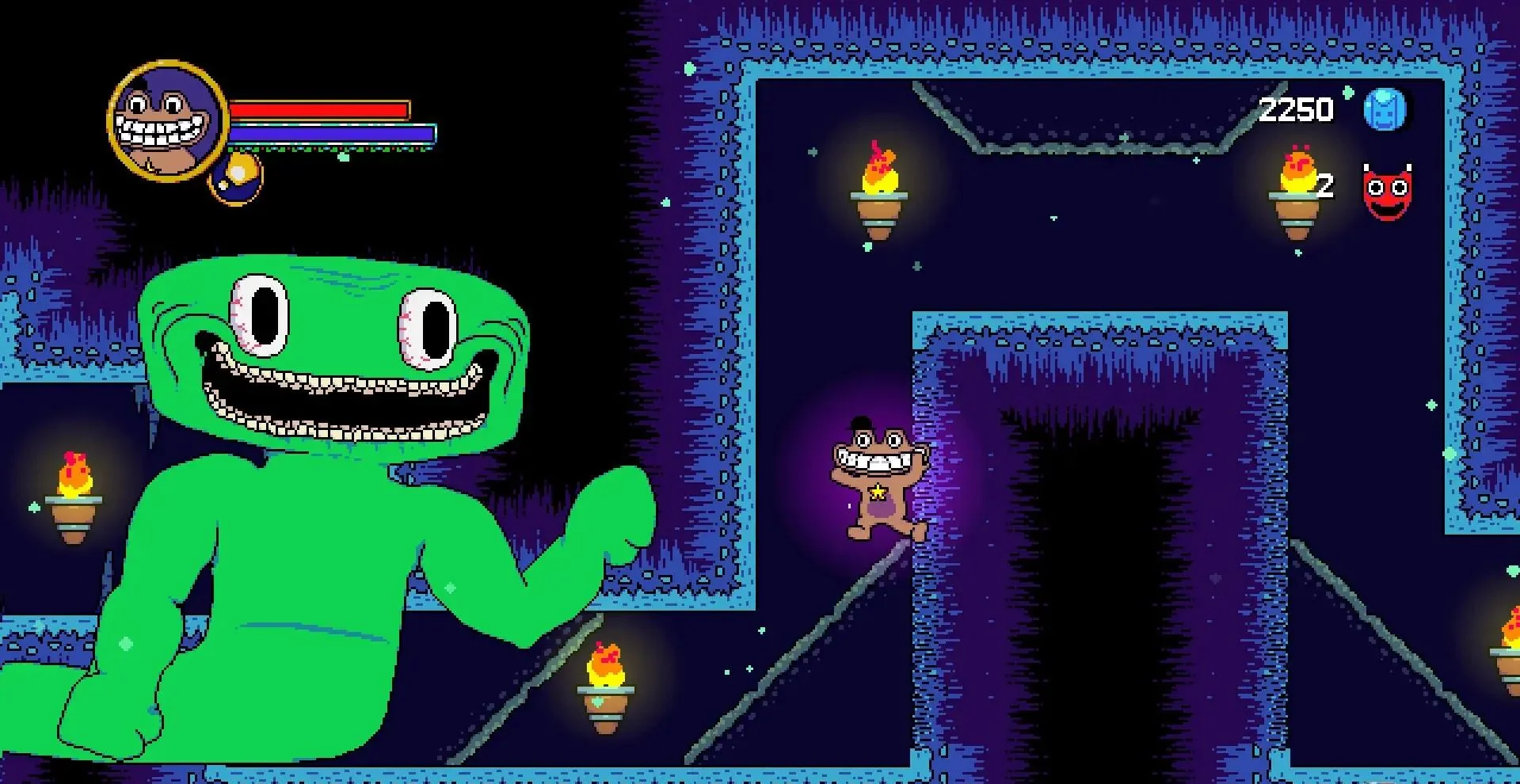Click the coin total reading 2250
The image size is (1520, 784).
tap(1296, 108)
